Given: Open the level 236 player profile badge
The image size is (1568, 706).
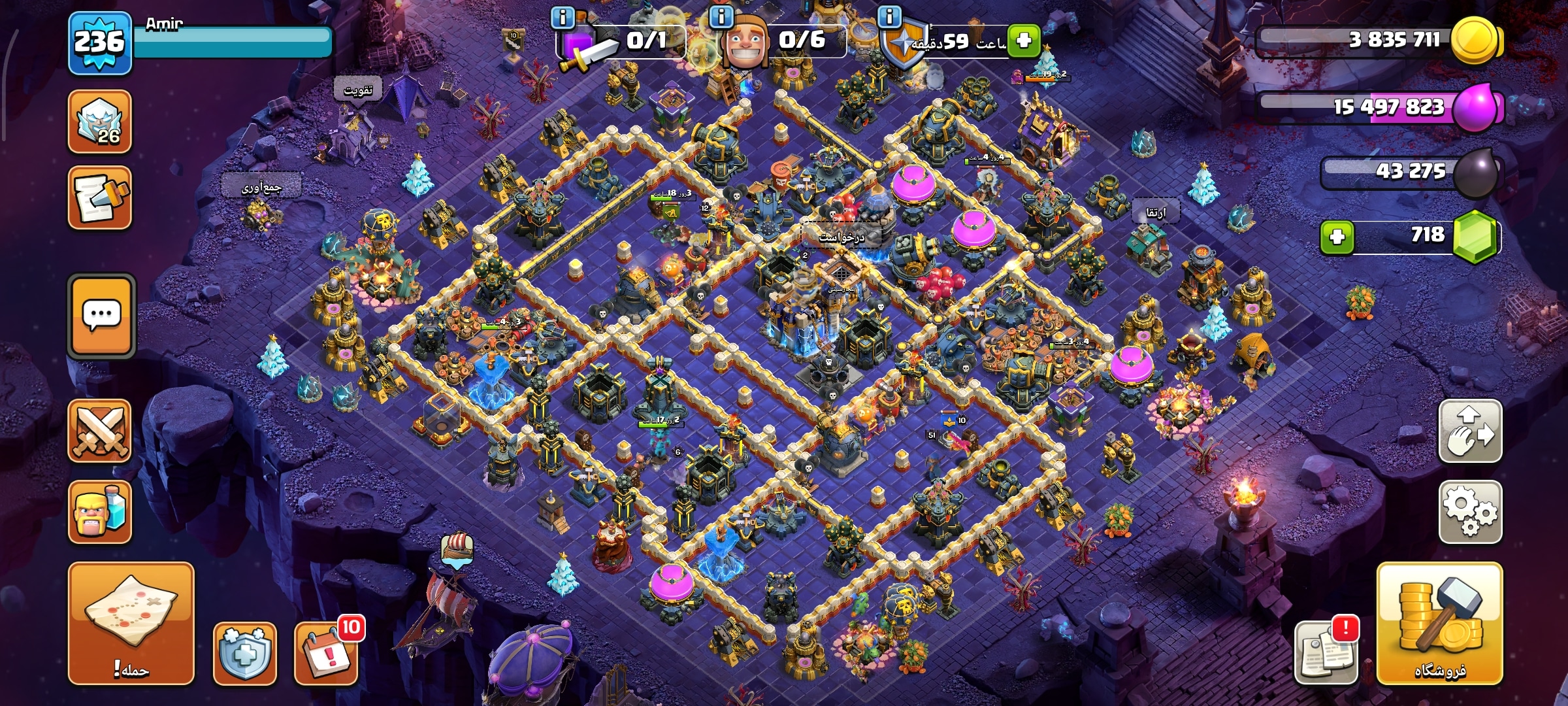Looking at the screenshot, I should point(100,42).
